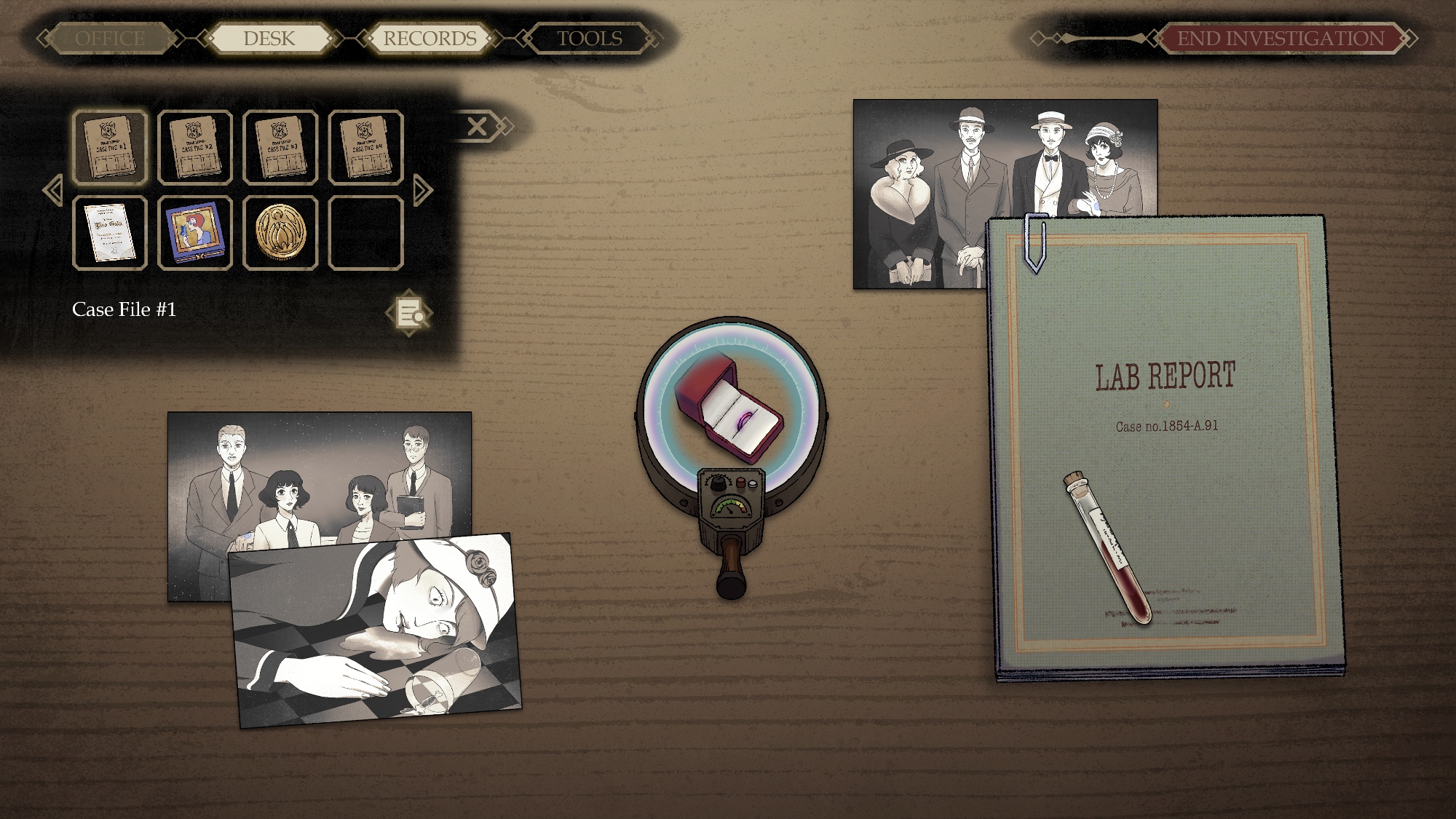Switch to the Office tab

tap(111, 39)
